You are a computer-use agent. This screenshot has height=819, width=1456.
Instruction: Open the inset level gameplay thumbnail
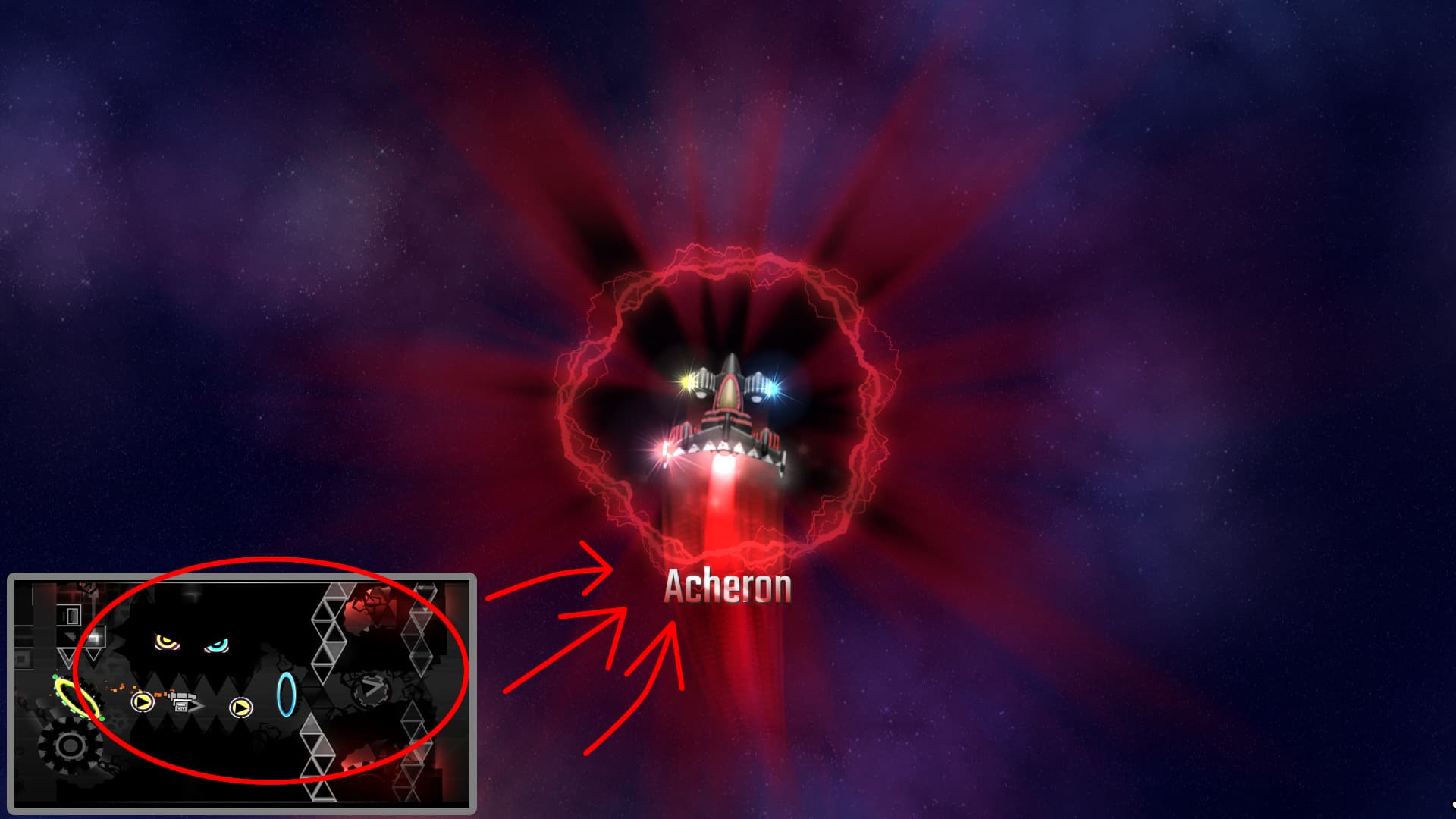pyautogui.click(x=242, y=693)
